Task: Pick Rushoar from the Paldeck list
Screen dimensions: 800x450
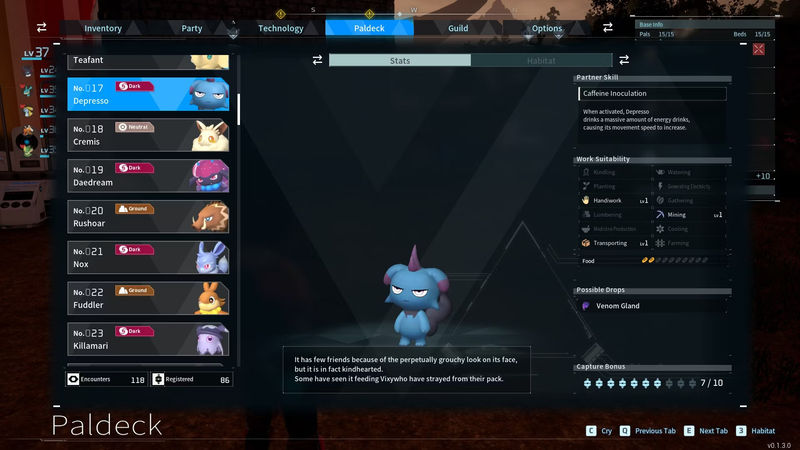Action: pyautogui.click(x=150, y=216)
